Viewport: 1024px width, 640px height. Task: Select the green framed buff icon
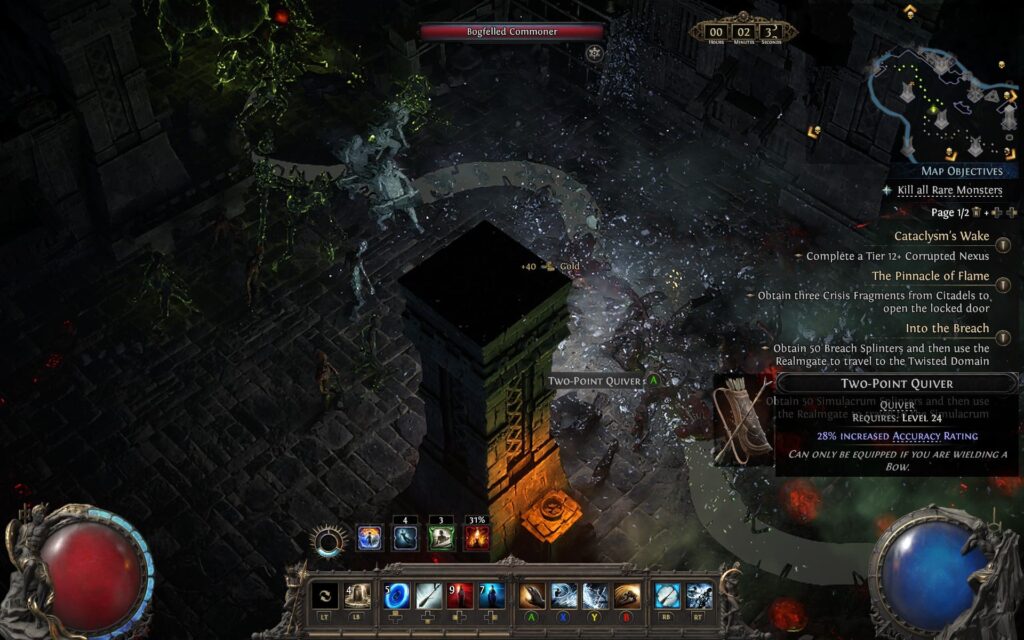coord(441,538)
